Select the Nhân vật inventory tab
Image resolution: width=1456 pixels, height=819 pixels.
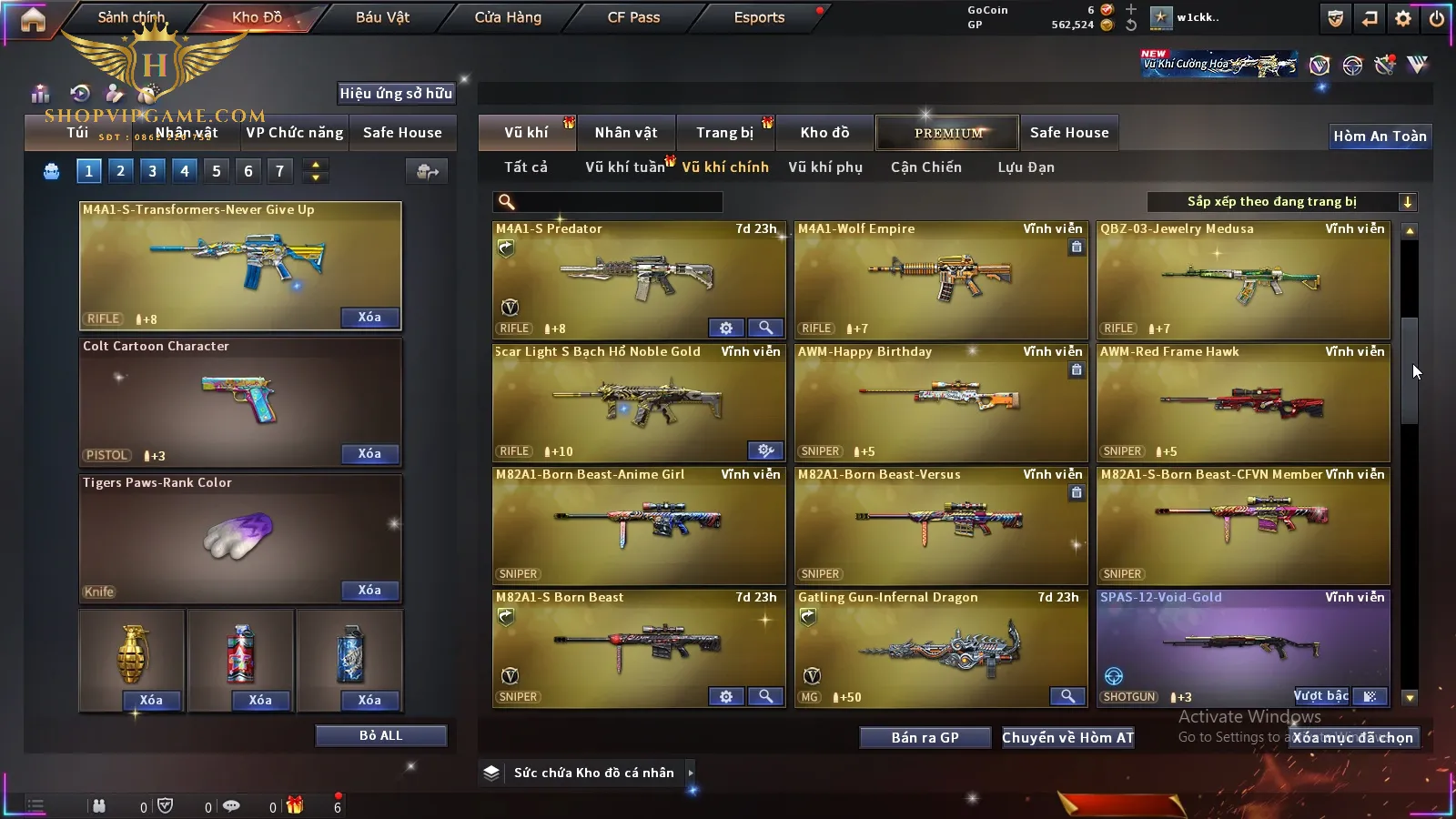pos(626,133)
